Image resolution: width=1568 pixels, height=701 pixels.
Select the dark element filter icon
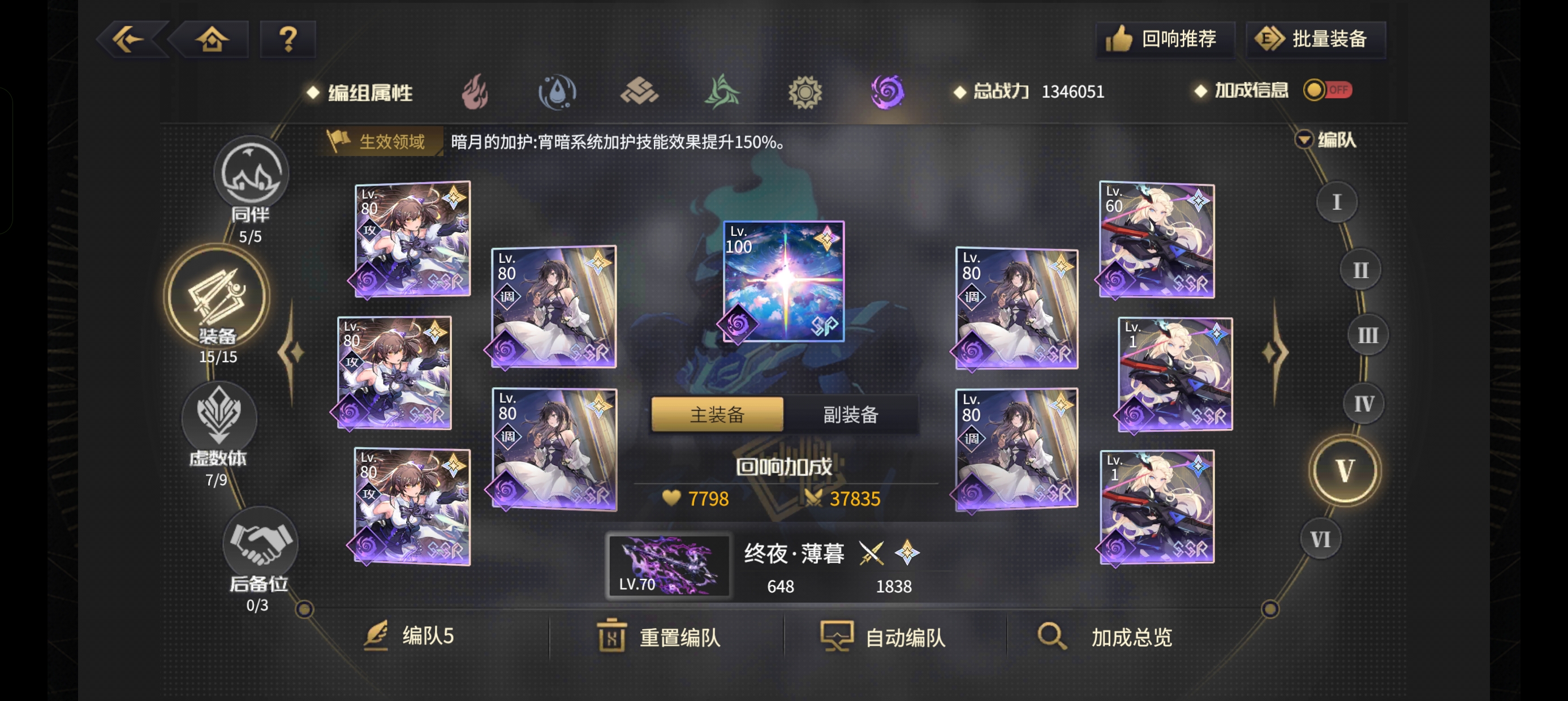click(888, 91)
